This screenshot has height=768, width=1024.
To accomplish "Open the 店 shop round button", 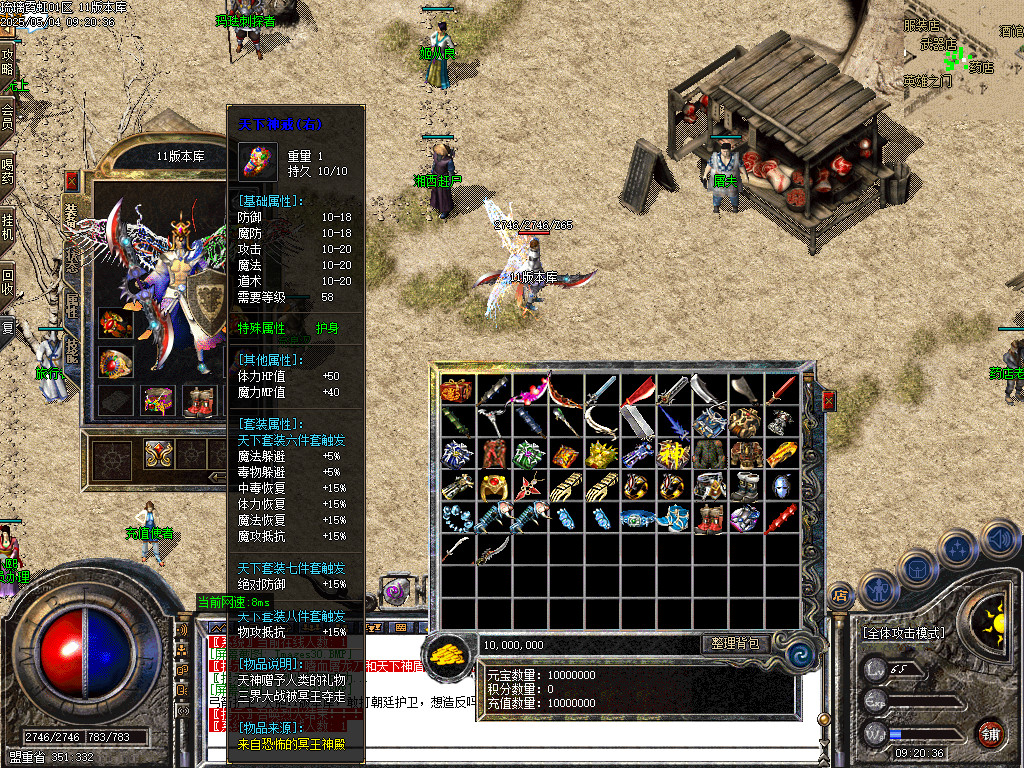I will 841,596.
